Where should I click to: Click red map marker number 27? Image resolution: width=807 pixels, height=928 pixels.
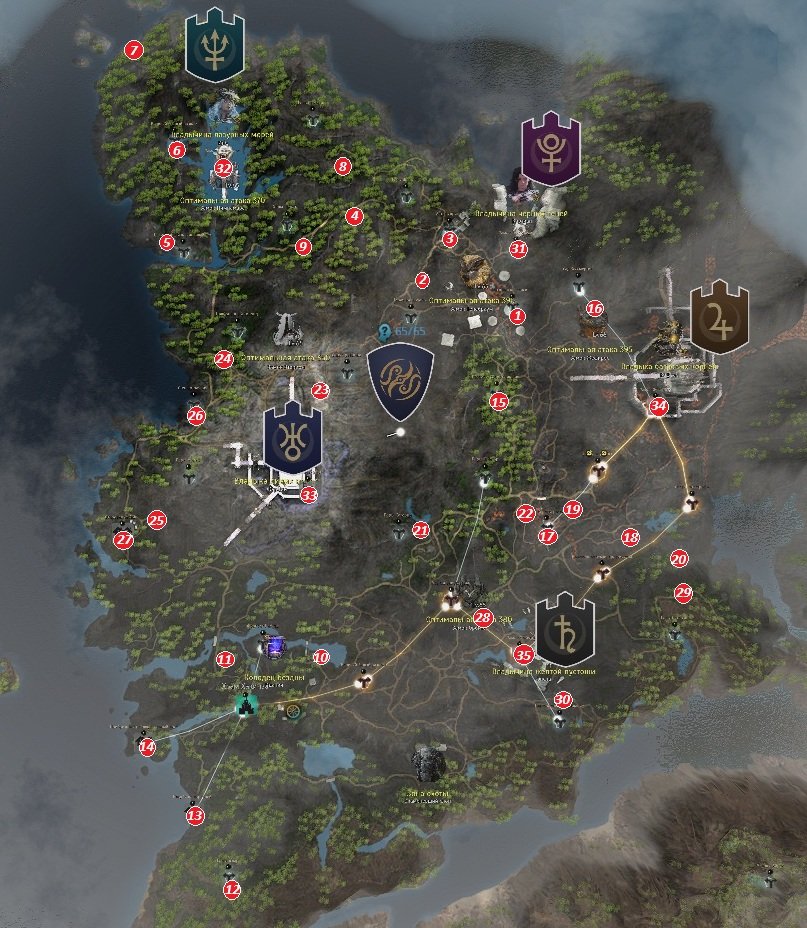click(123, 539)
